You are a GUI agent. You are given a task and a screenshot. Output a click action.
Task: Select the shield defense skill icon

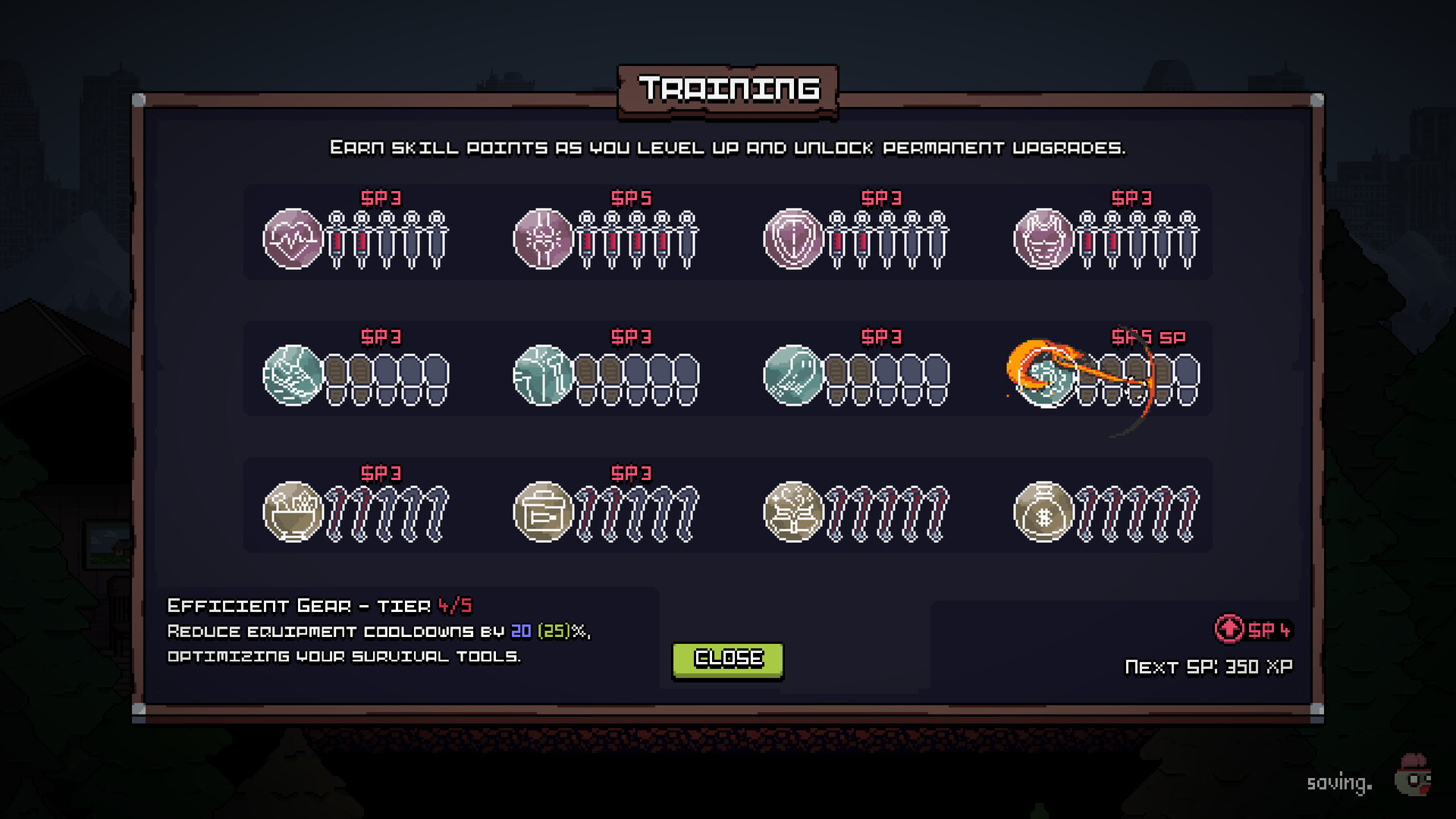(795, 240)
